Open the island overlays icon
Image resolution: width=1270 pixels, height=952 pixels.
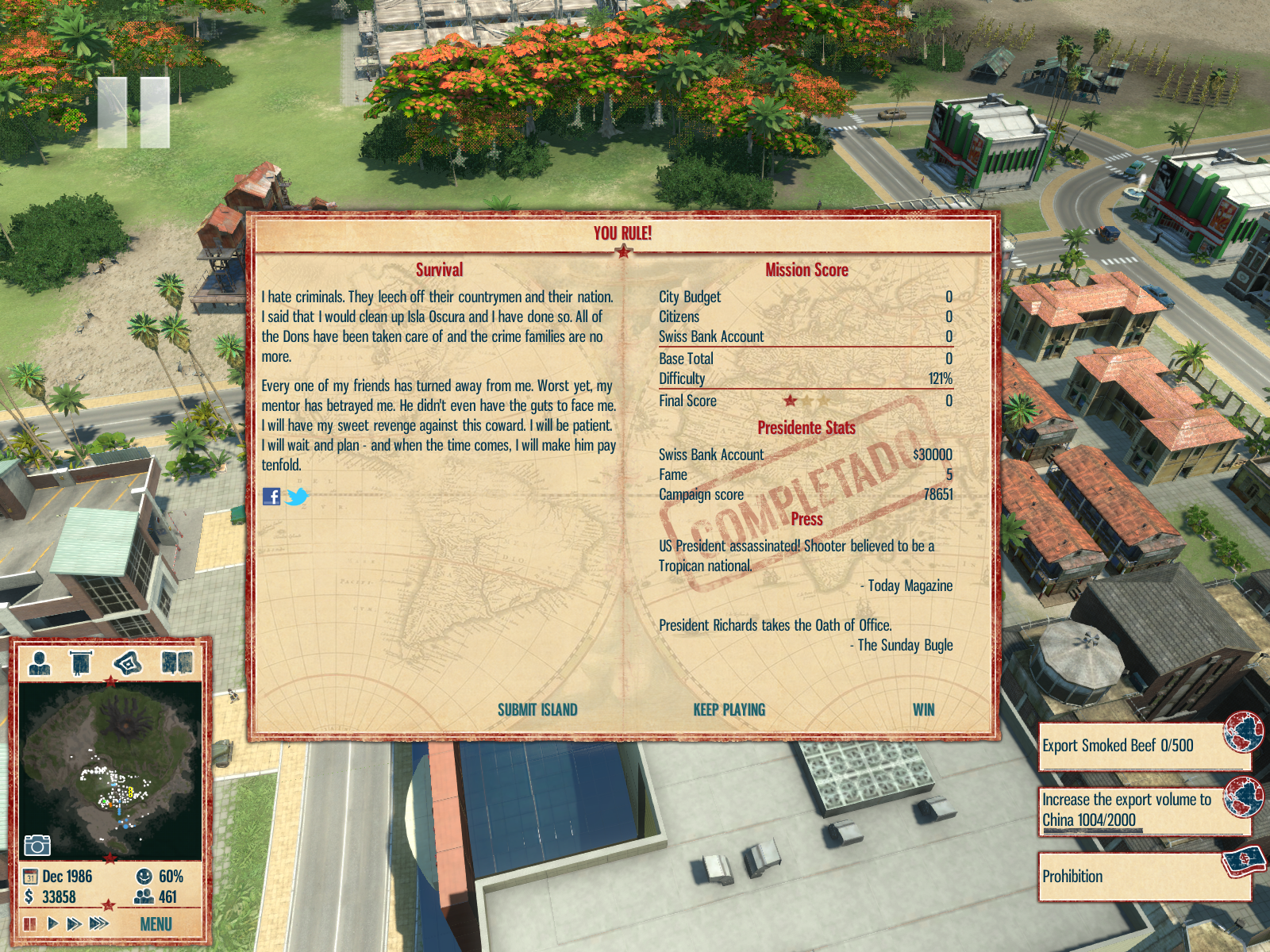128,662
